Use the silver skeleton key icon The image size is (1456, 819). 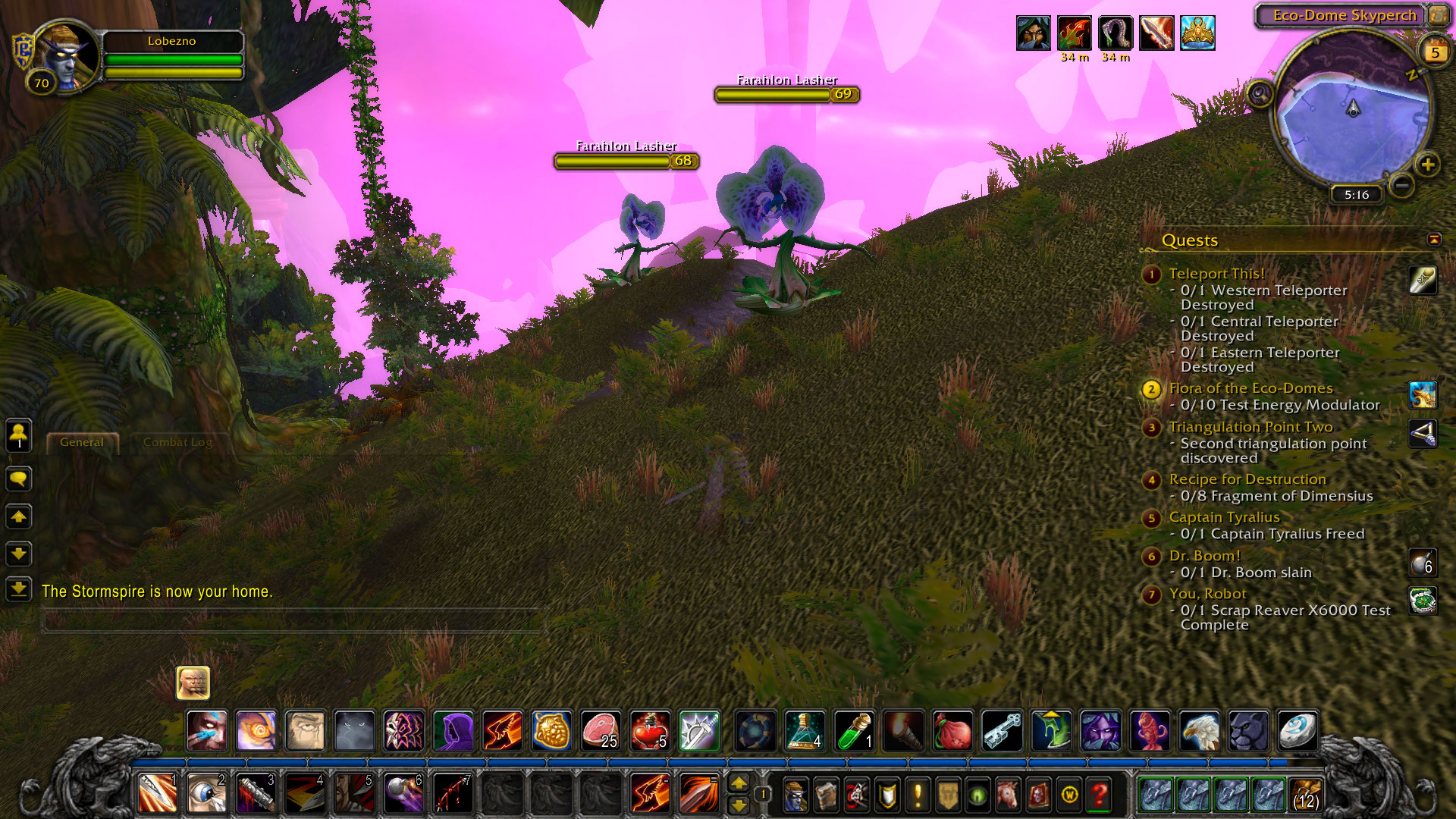click(1002, 731)
